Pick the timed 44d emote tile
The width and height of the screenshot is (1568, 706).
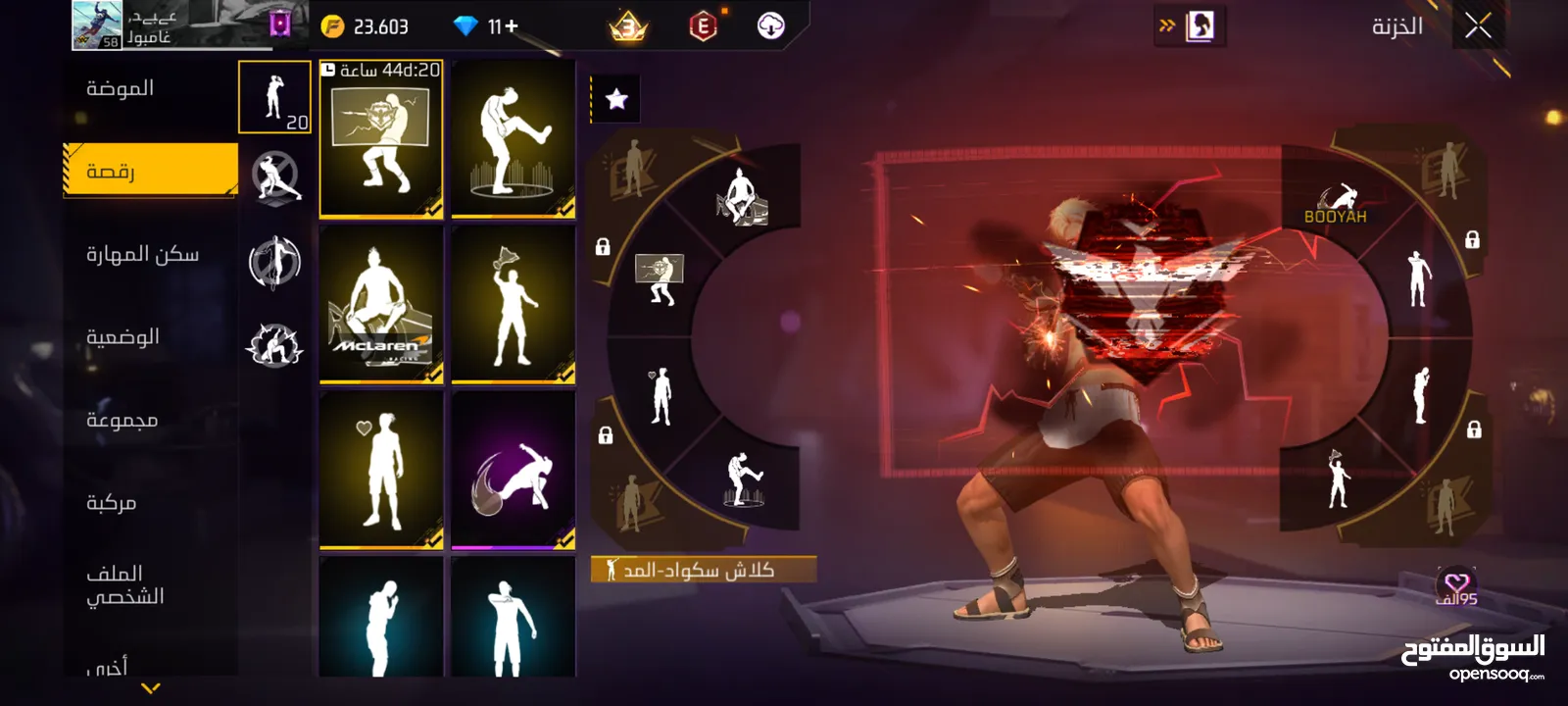[x=381, y=139]
